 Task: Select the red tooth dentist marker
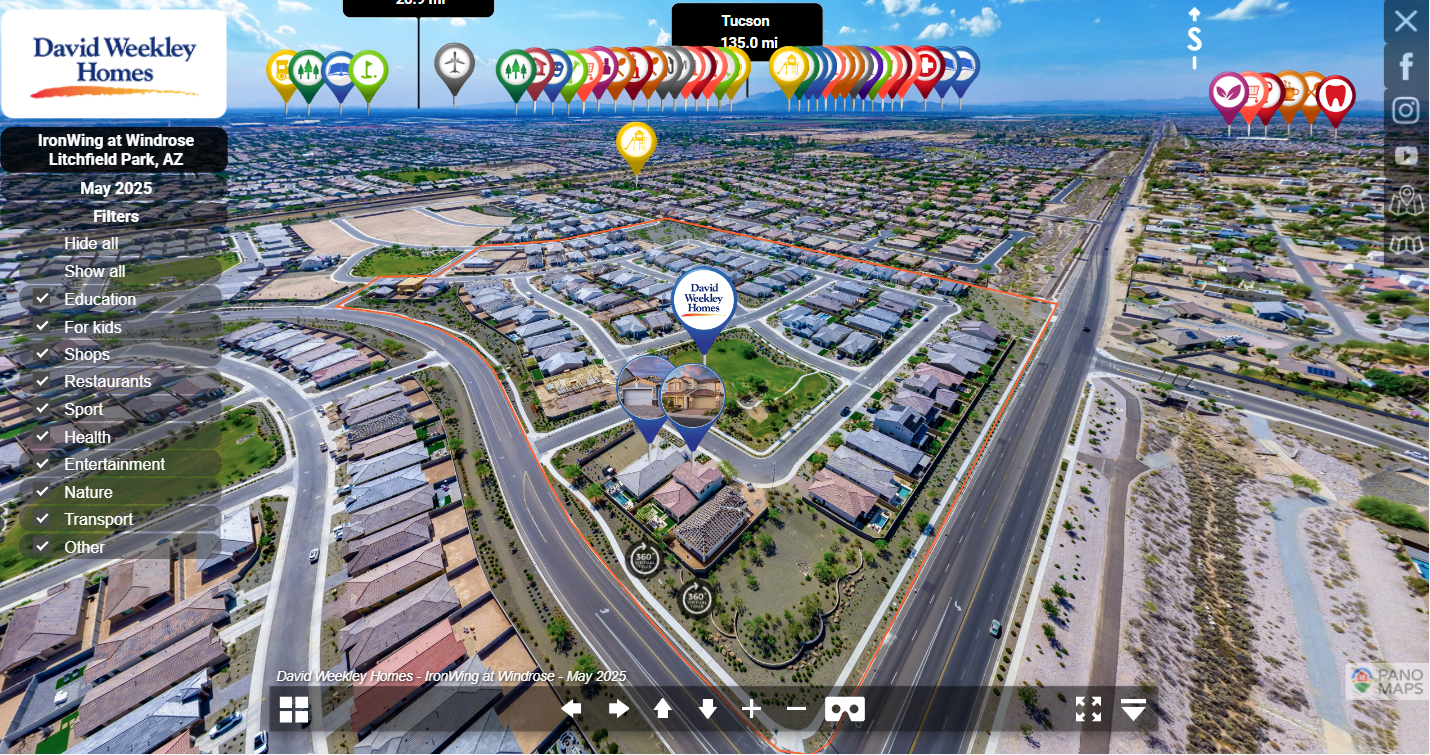click(1336, 96)
